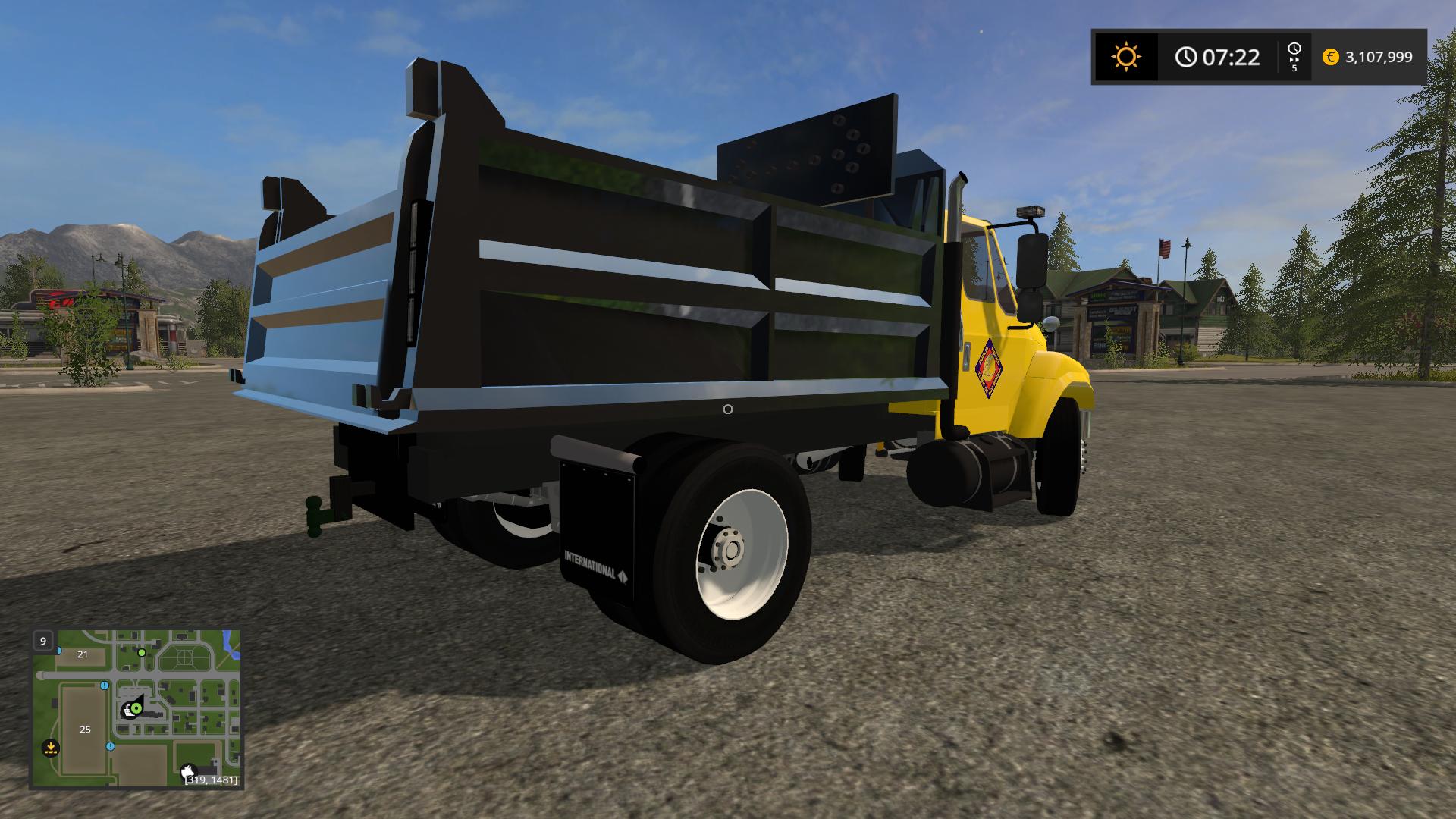Click the euro coin money icon
This screenshot has width=1456, height=819.
(x=1330, y=57)
